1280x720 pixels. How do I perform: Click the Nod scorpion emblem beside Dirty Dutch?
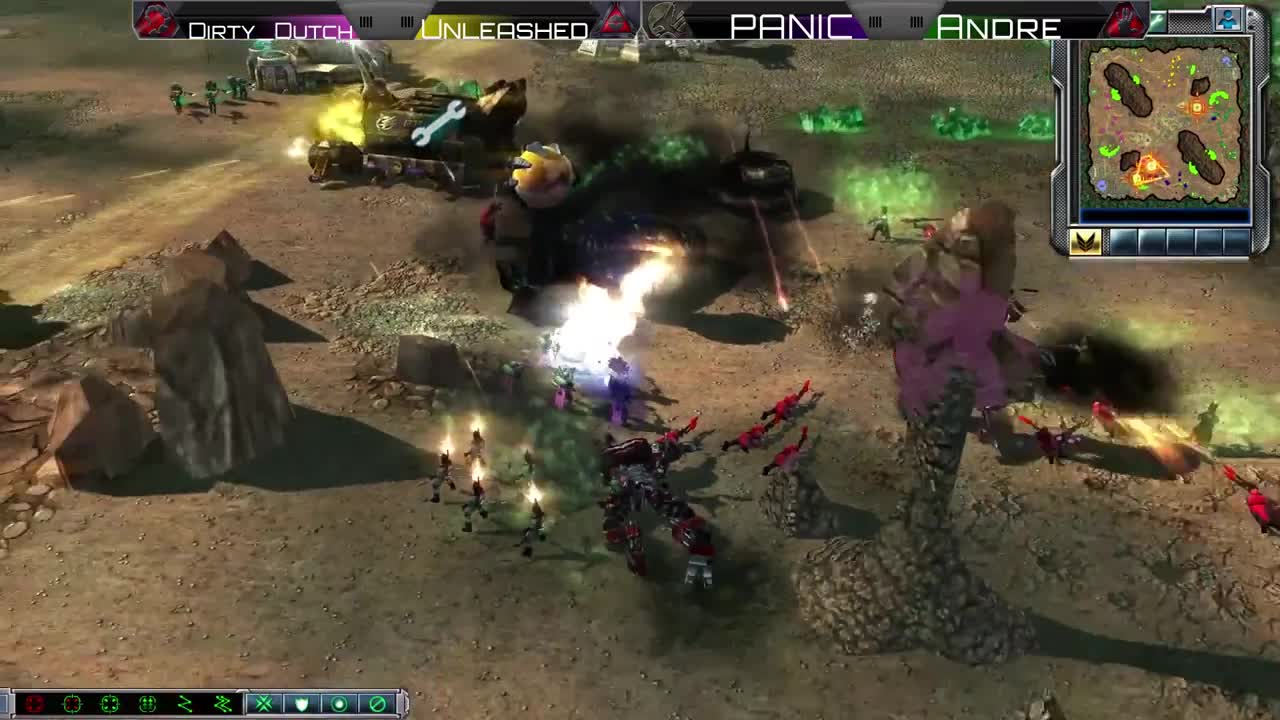(155, 18)
